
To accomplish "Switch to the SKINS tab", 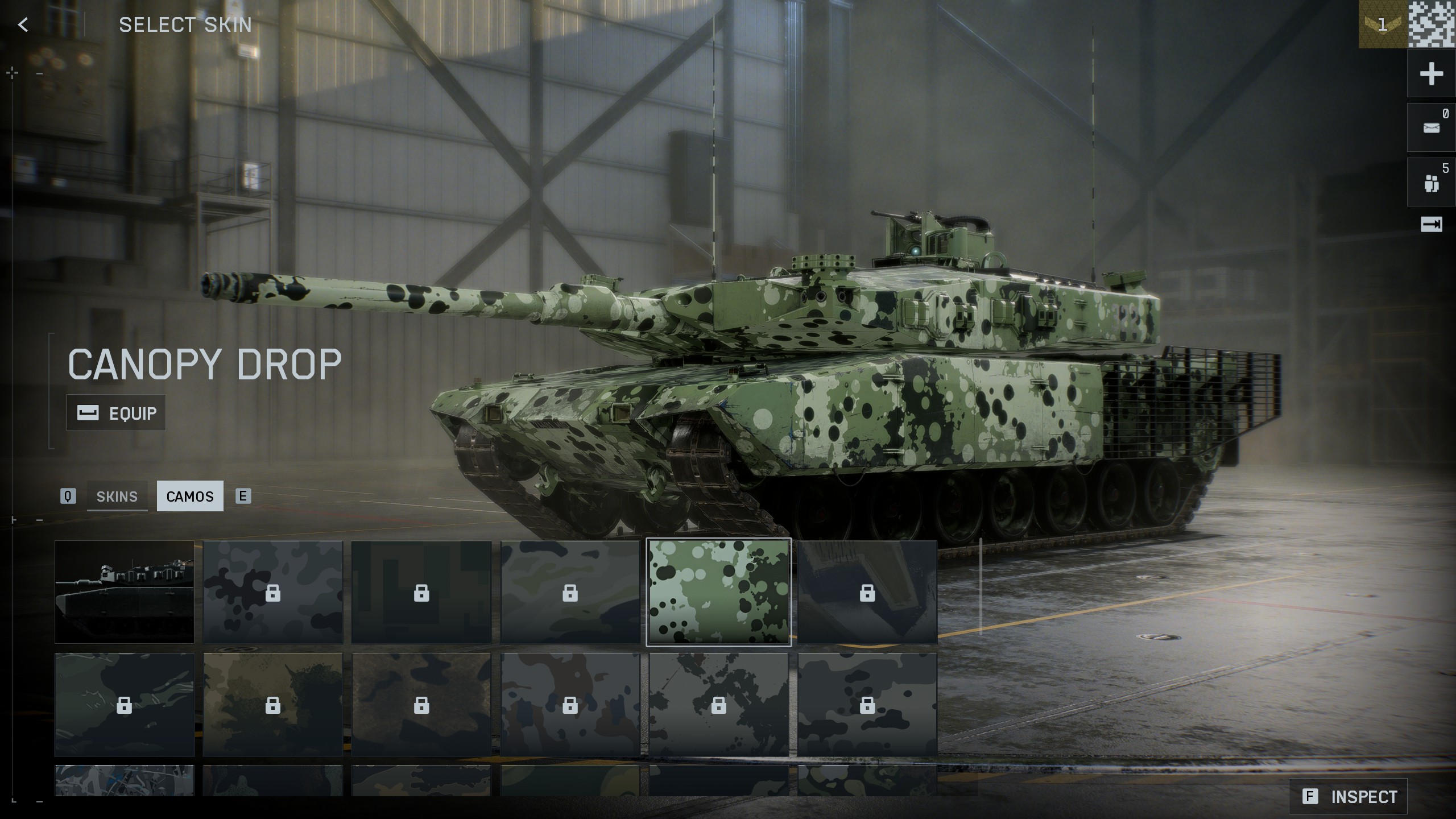I will click(x=117, y=497).
